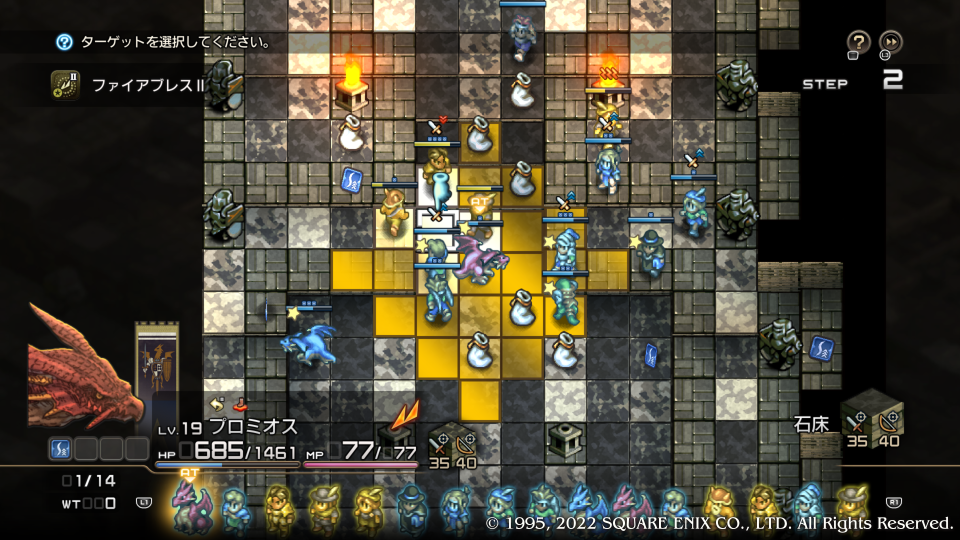Inspect the blue status effect icon under the portrait
Image resolution: width=960 pixels, height=540 pixels.
pos(60,449)
